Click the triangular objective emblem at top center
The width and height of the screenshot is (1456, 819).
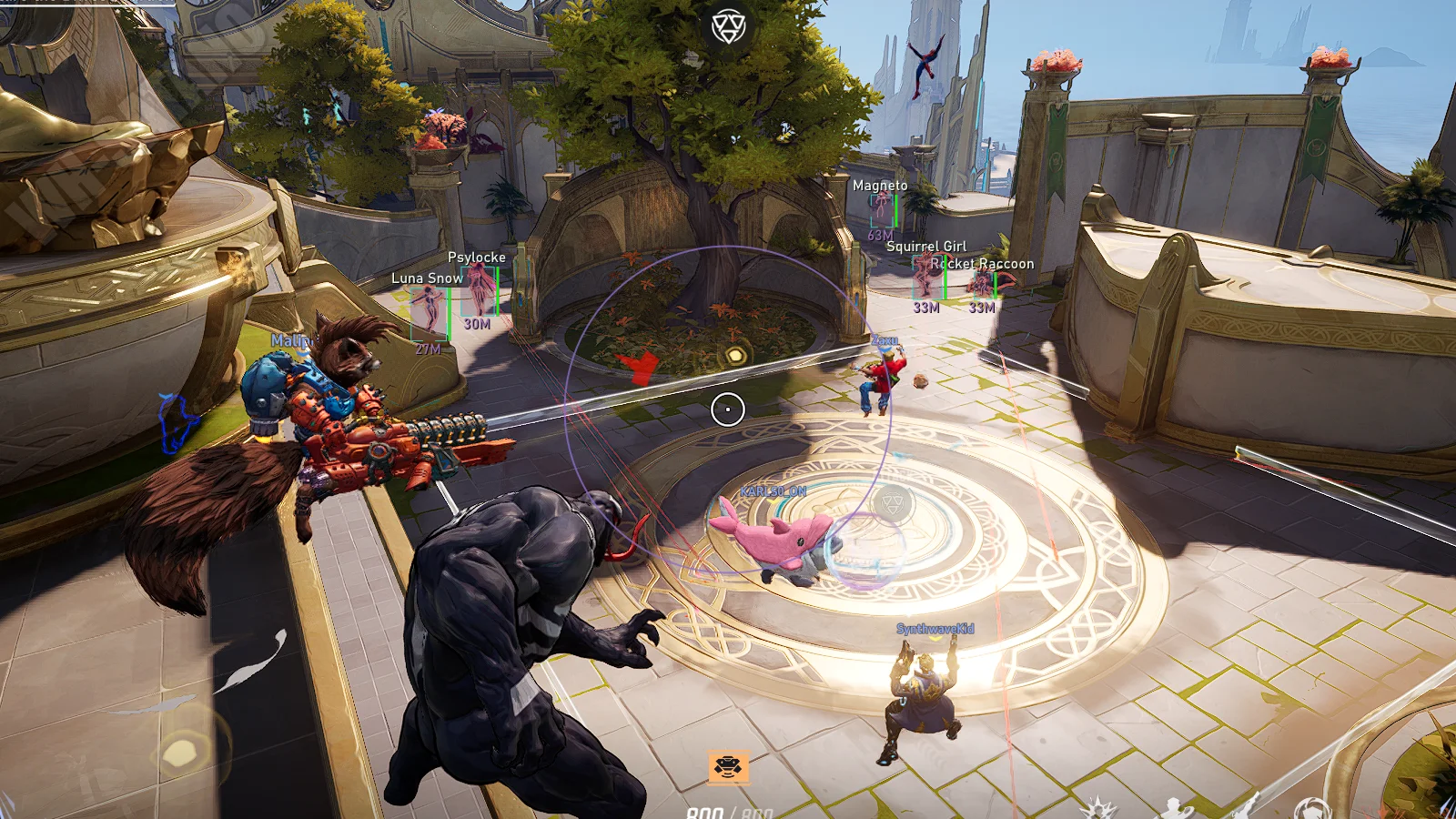tap(728, 26)
